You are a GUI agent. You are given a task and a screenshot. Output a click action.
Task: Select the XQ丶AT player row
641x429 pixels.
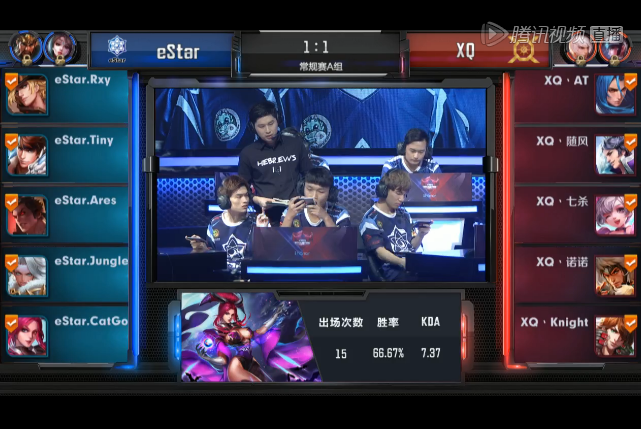pos(575,96)
